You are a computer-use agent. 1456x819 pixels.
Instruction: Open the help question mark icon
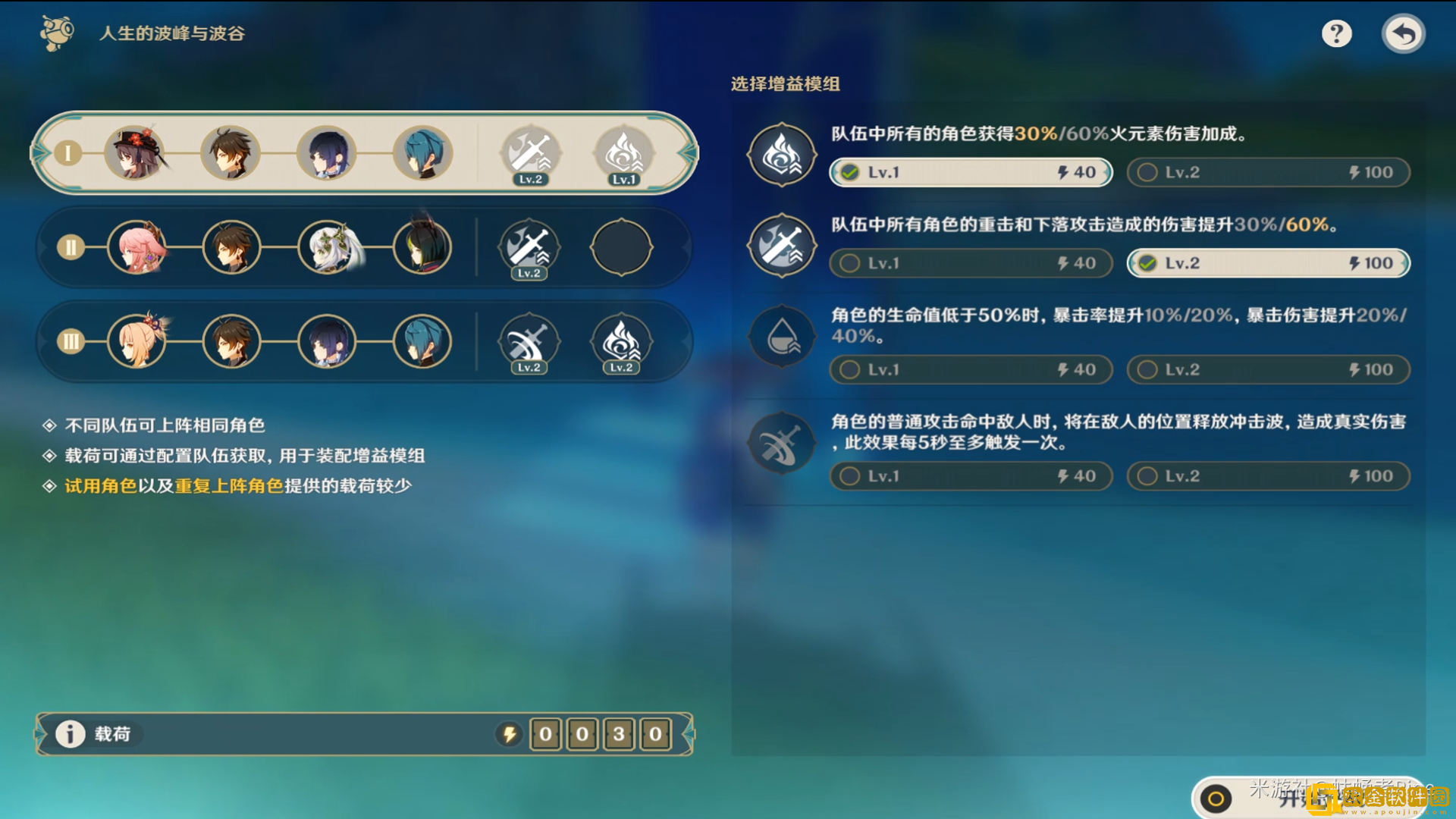pos(1337,33)
